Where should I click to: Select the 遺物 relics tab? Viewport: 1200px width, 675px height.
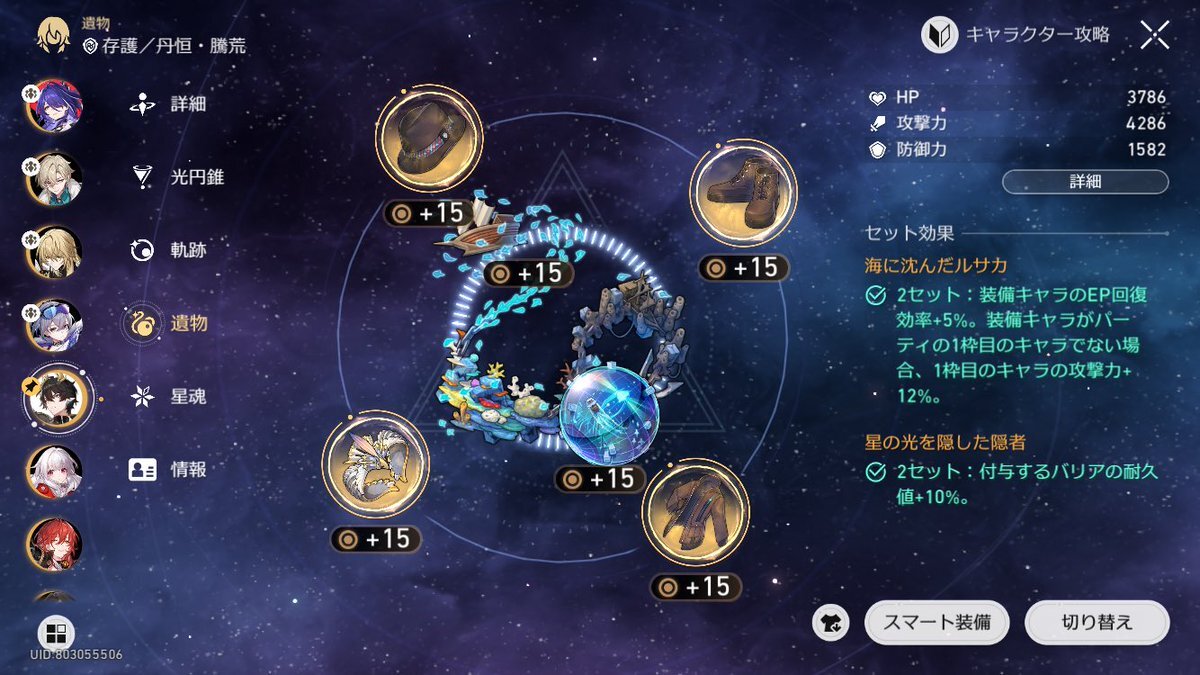click(168, 323)
